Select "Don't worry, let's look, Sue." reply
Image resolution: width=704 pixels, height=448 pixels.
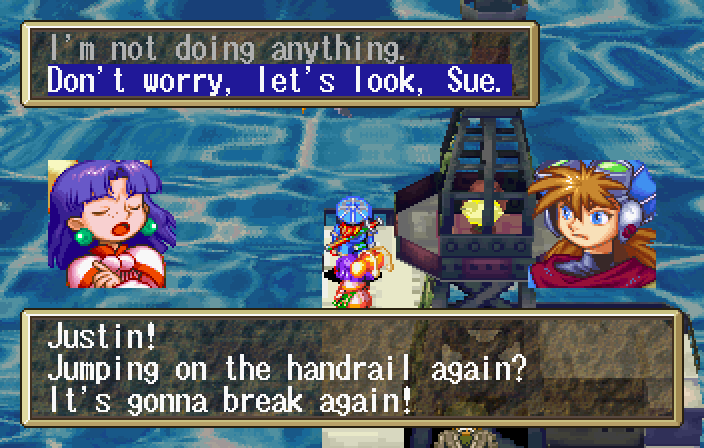point(275,80)
